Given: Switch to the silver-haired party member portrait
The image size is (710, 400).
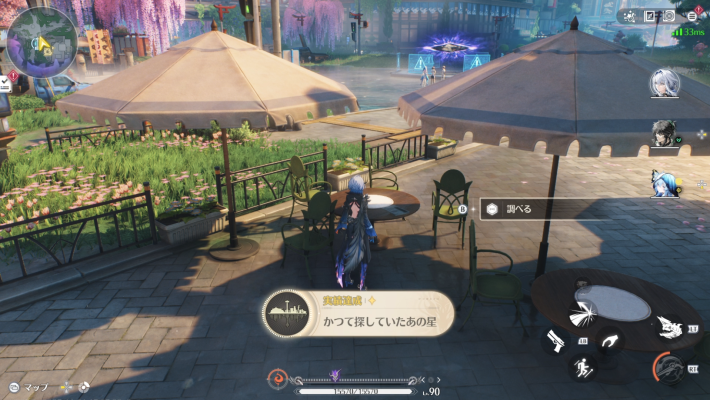Looking at the screenshot, I should (x=663, y=82).
